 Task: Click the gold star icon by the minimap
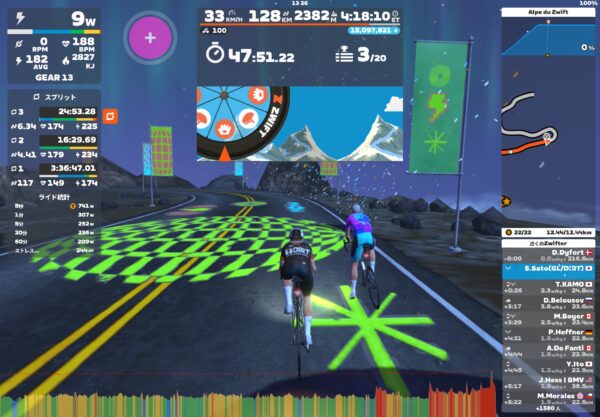pos(507,201)
